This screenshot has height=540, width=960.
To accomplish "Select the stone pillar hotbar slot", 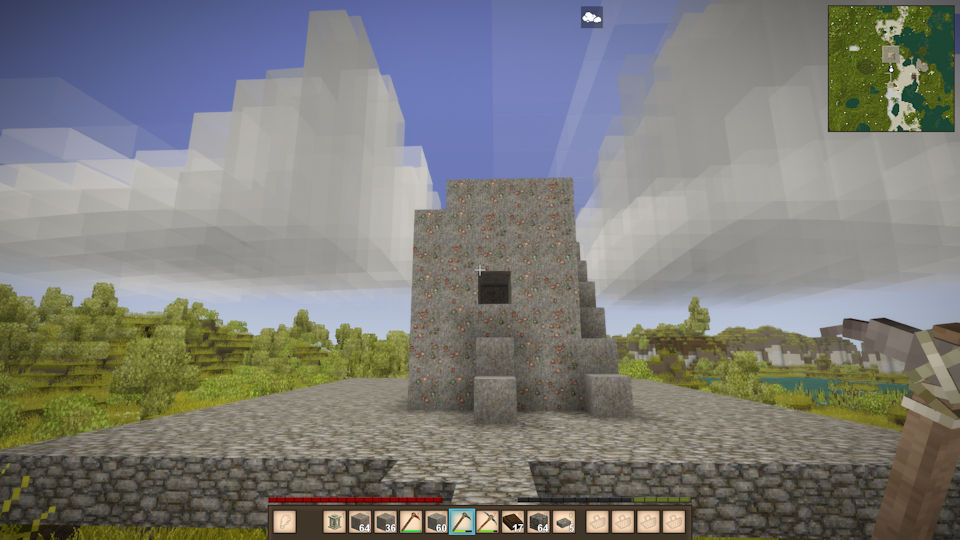I will [x=334, y=521].
